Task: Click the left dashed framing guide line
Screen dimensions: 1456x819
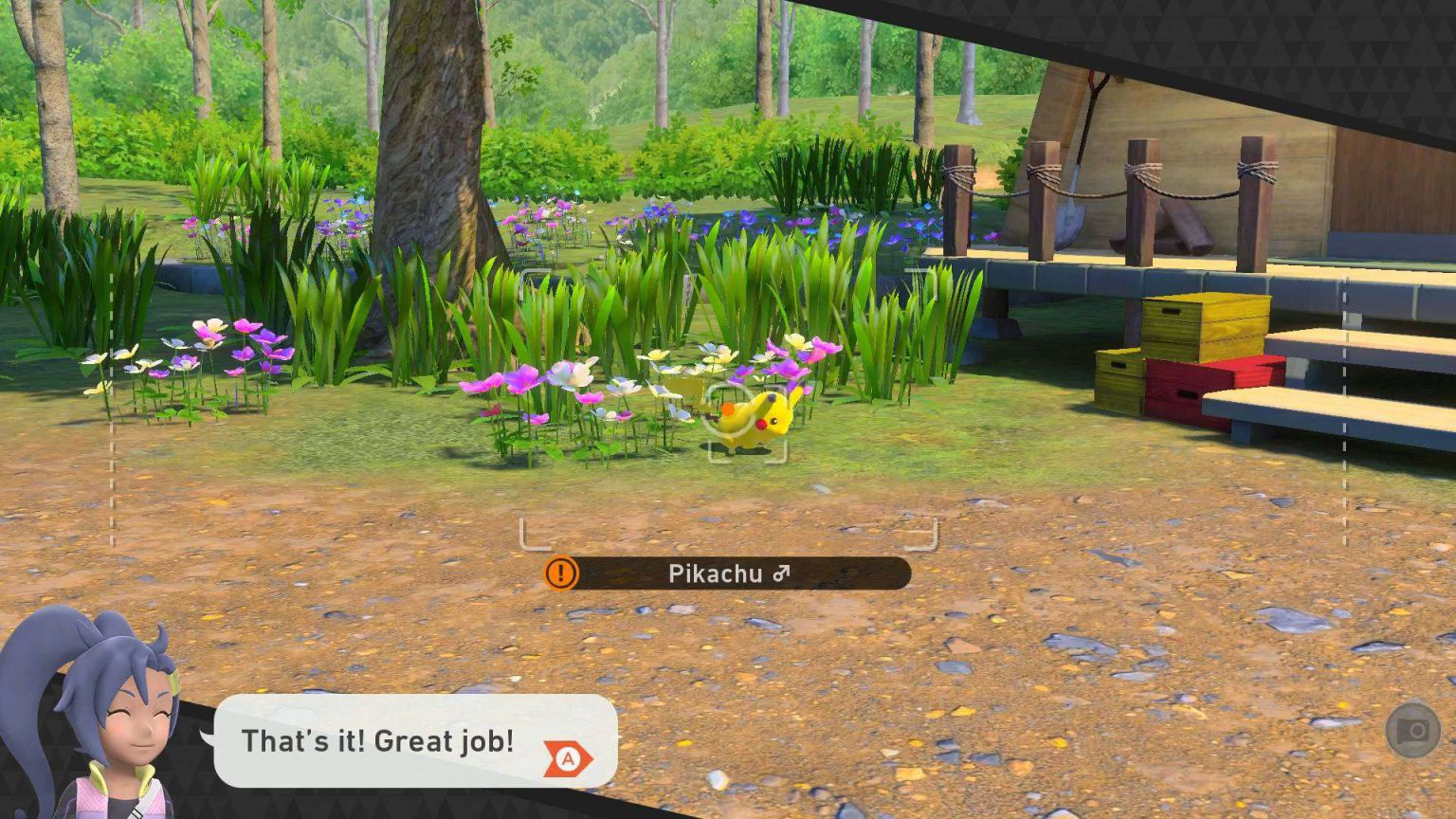Action: point(113,408)
